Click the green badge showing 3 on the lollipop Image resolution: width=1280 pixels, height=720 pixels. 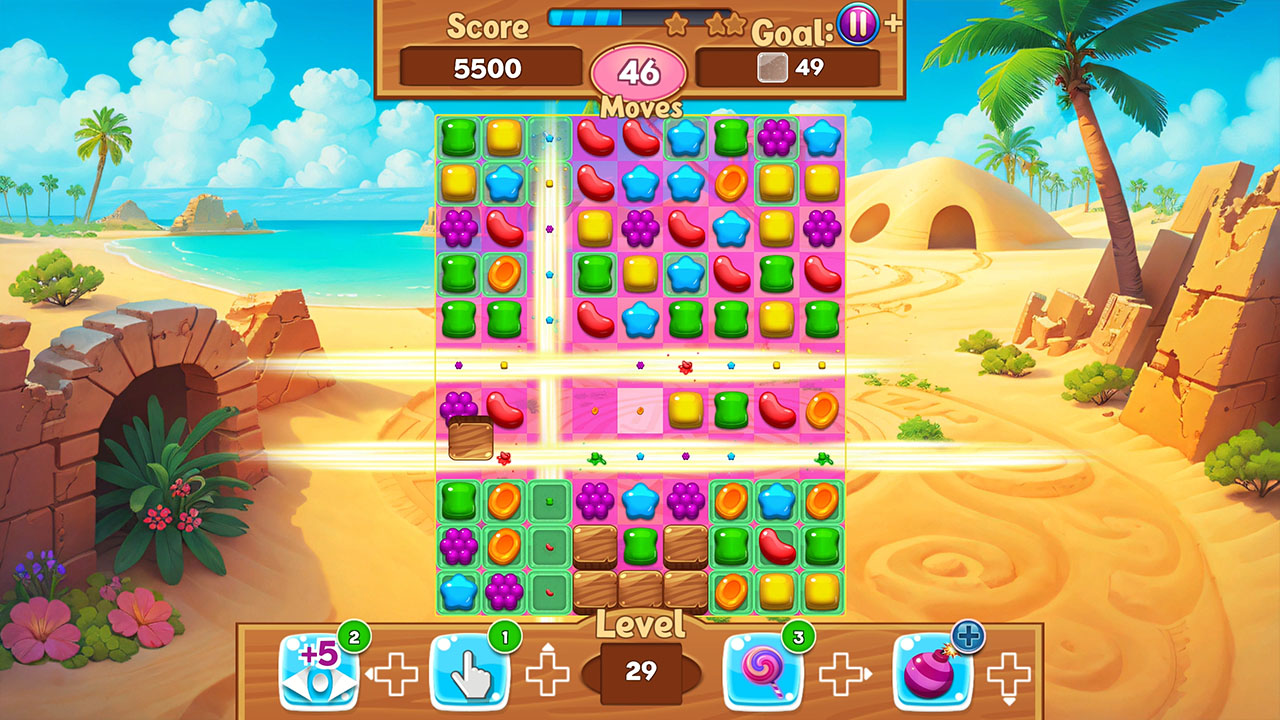click(800, 637)
